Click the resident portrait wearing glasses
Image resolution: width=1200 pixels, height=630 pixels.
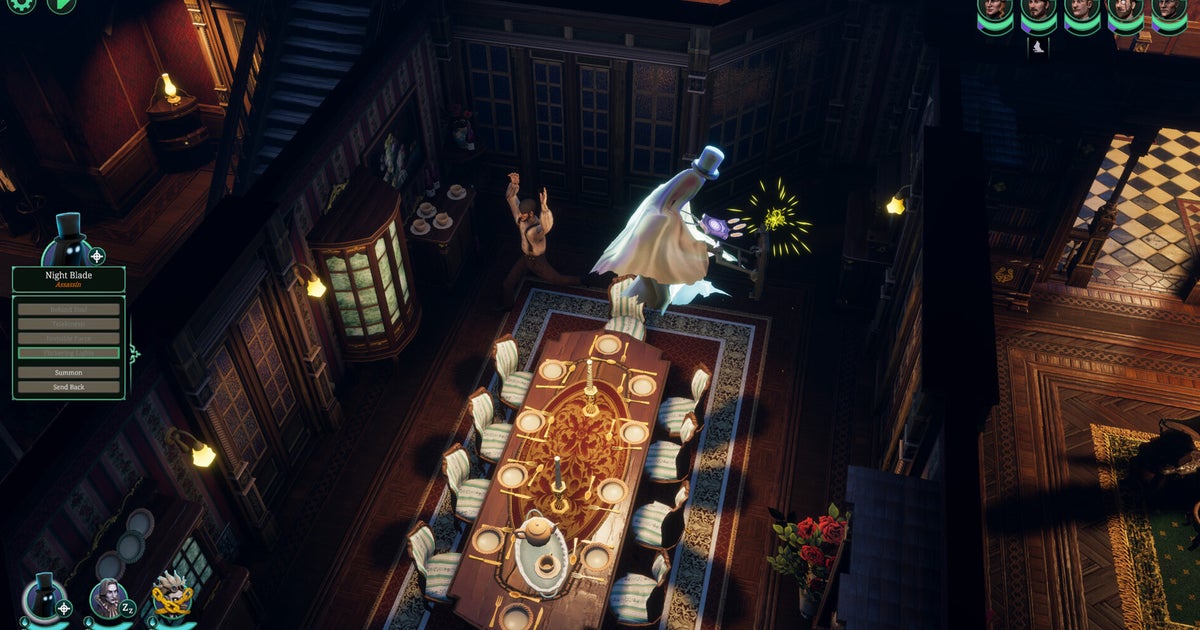(1124, 10)
